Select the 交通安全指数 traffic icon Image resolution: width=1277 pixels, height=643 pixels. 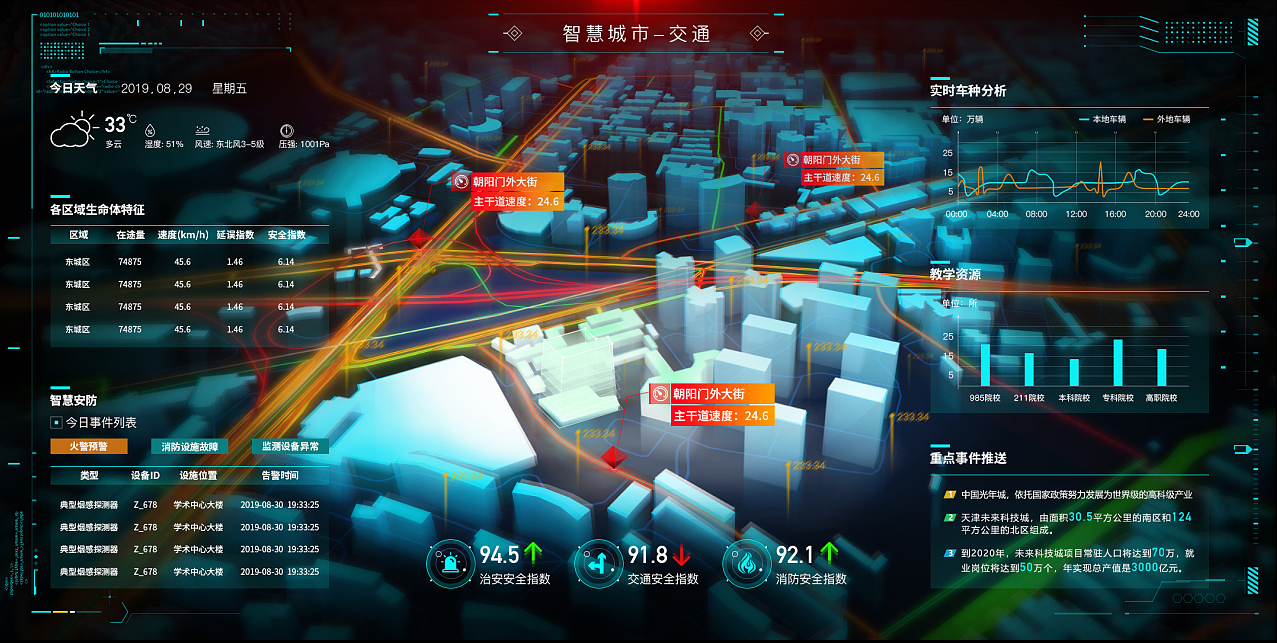coord(595,564)
